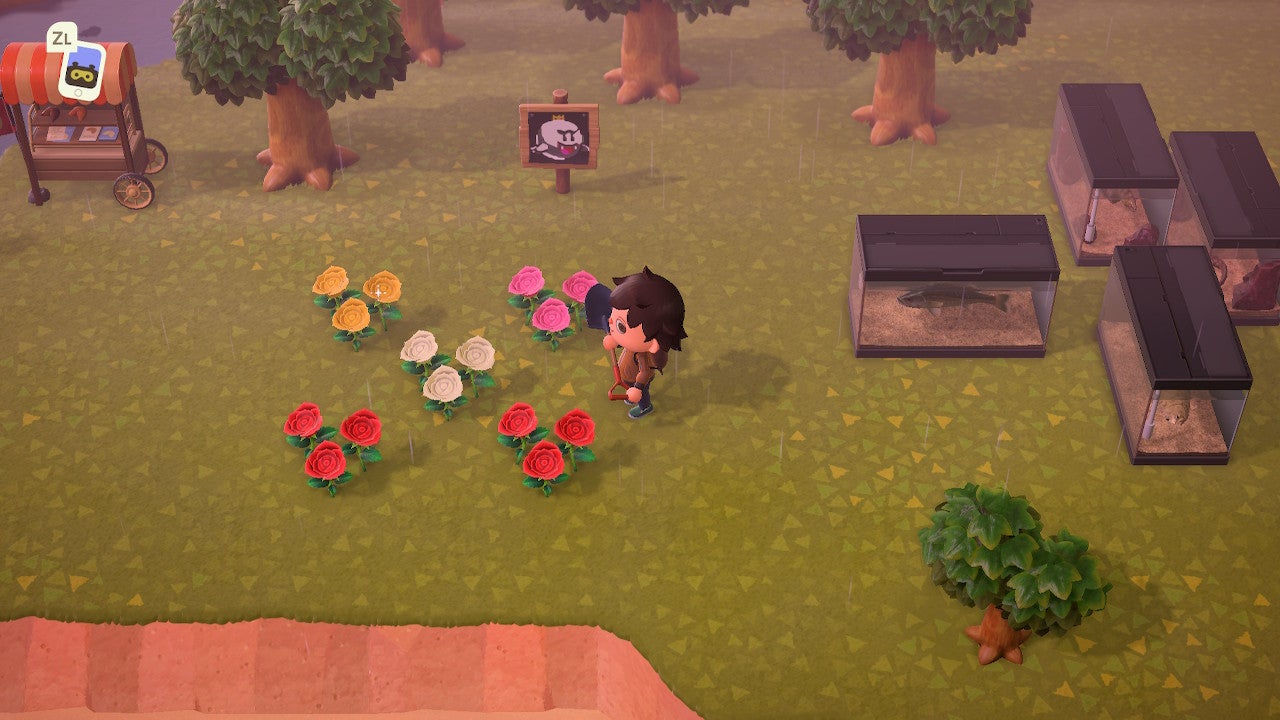Click the topmost aquarium tank on the right
This screenshot has height=720, width=1280.
1110,170
